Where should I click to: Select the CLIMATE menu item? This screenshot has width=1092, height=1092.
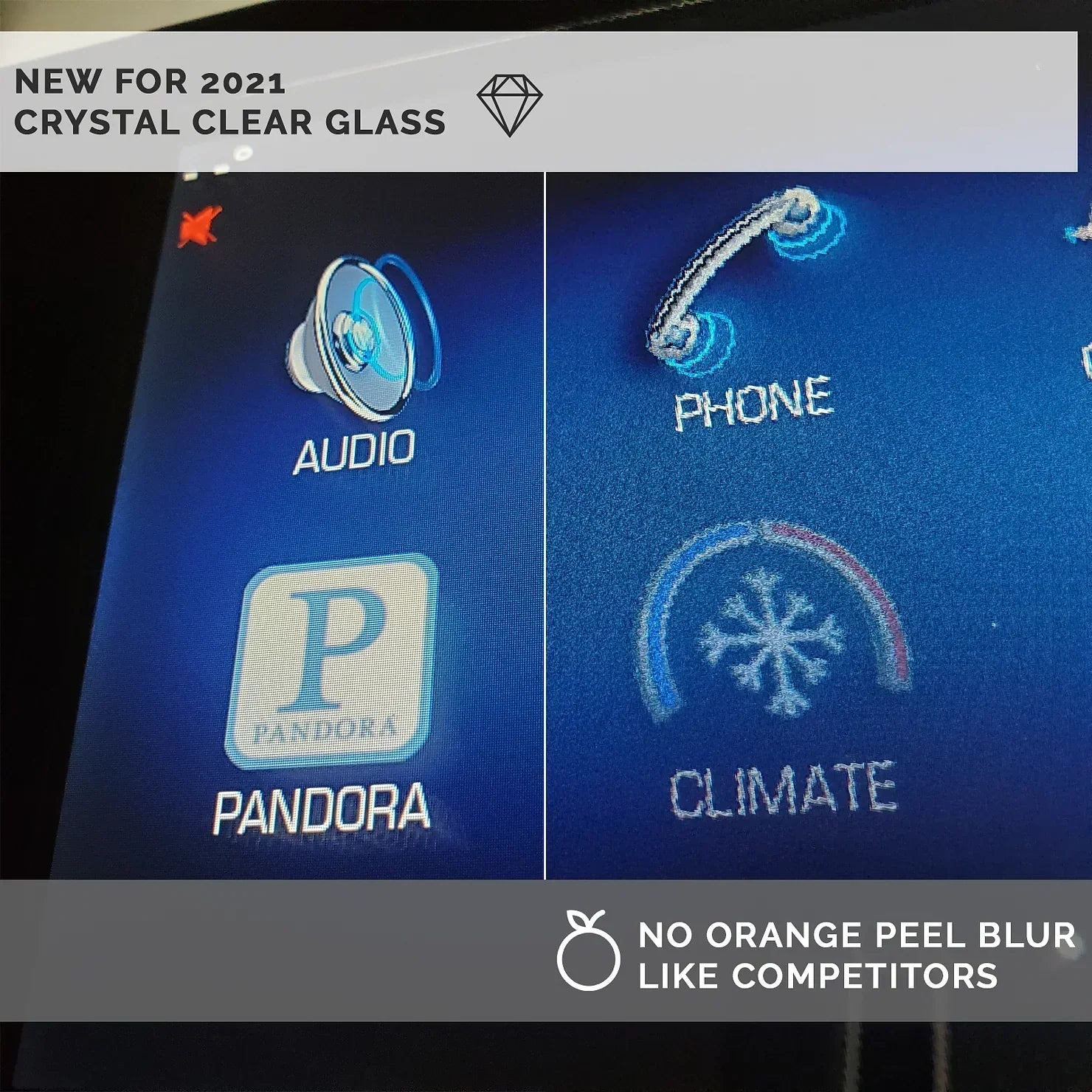click(x=786, y=793)
